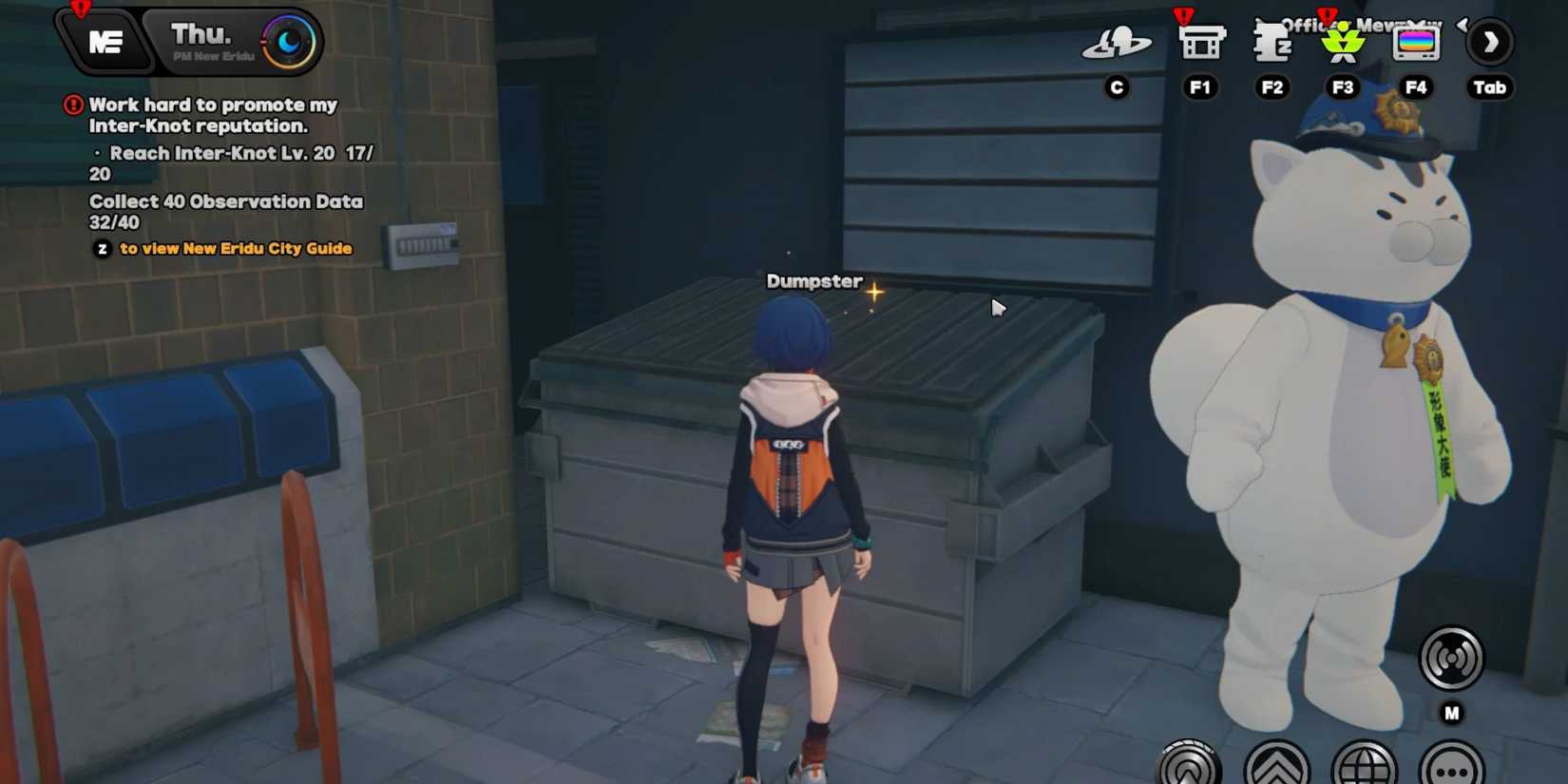
Task: Open the Video Store TV icon
Action: (x=1417, y=43)
